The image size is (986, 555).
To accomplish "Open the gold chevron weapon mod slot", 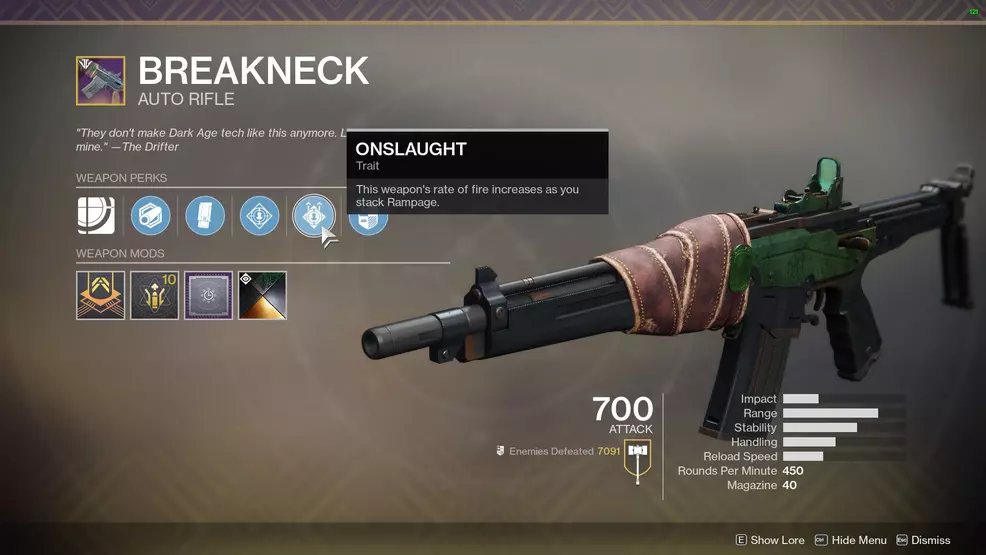I will click(x=101, y=295).
